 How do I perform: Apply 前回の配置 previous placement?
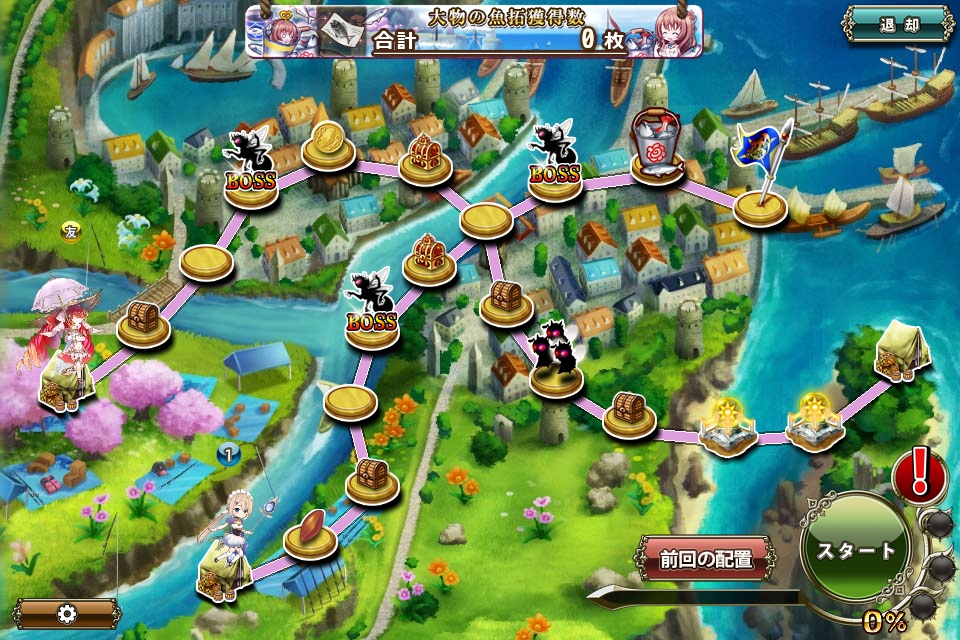click(x=704, y=558)
